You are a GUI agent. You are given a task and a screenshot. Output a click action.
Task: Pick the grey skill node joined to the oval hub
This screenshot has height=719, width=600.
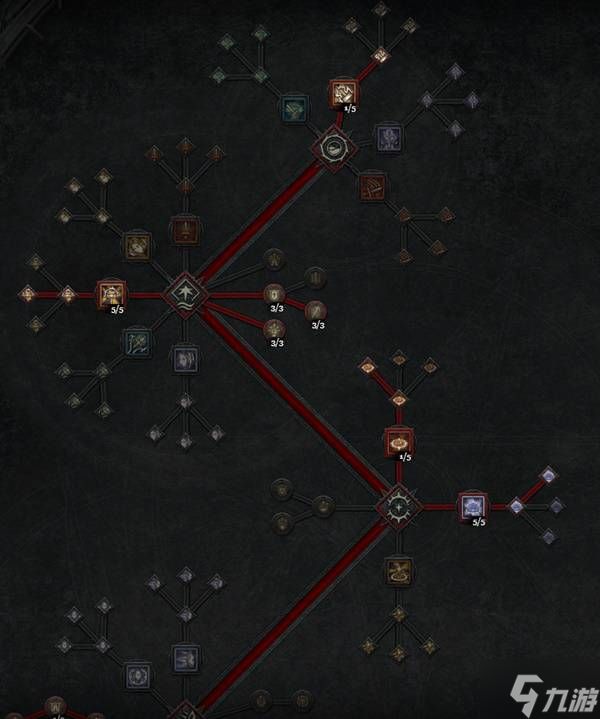[x=388, y=136]
